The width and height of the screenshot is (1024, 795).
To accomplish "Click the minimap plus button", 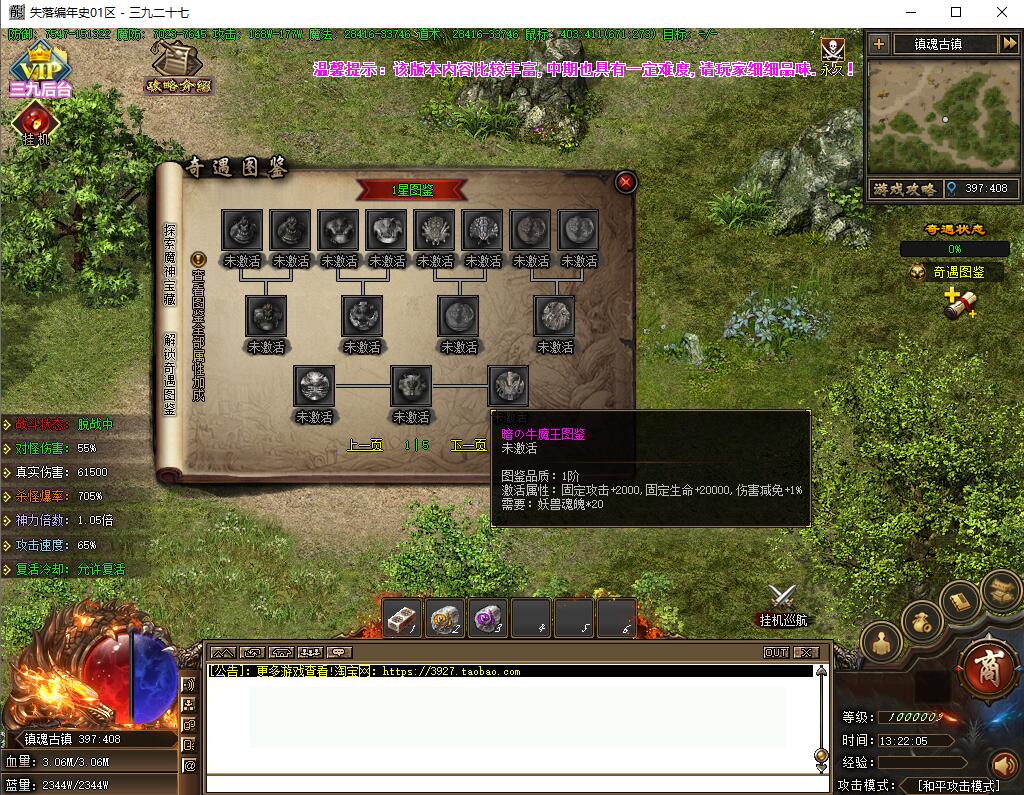I will [878, 44].
